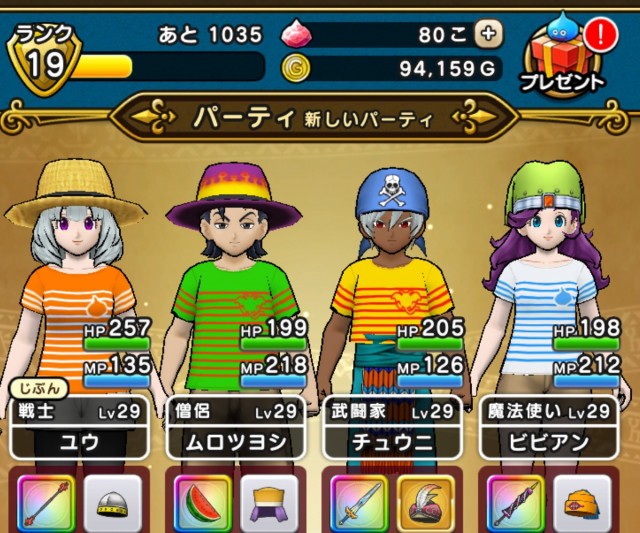Open ビビアン's dark staff weapon slot
Screen dimensions: 640x533
point(516,501)
